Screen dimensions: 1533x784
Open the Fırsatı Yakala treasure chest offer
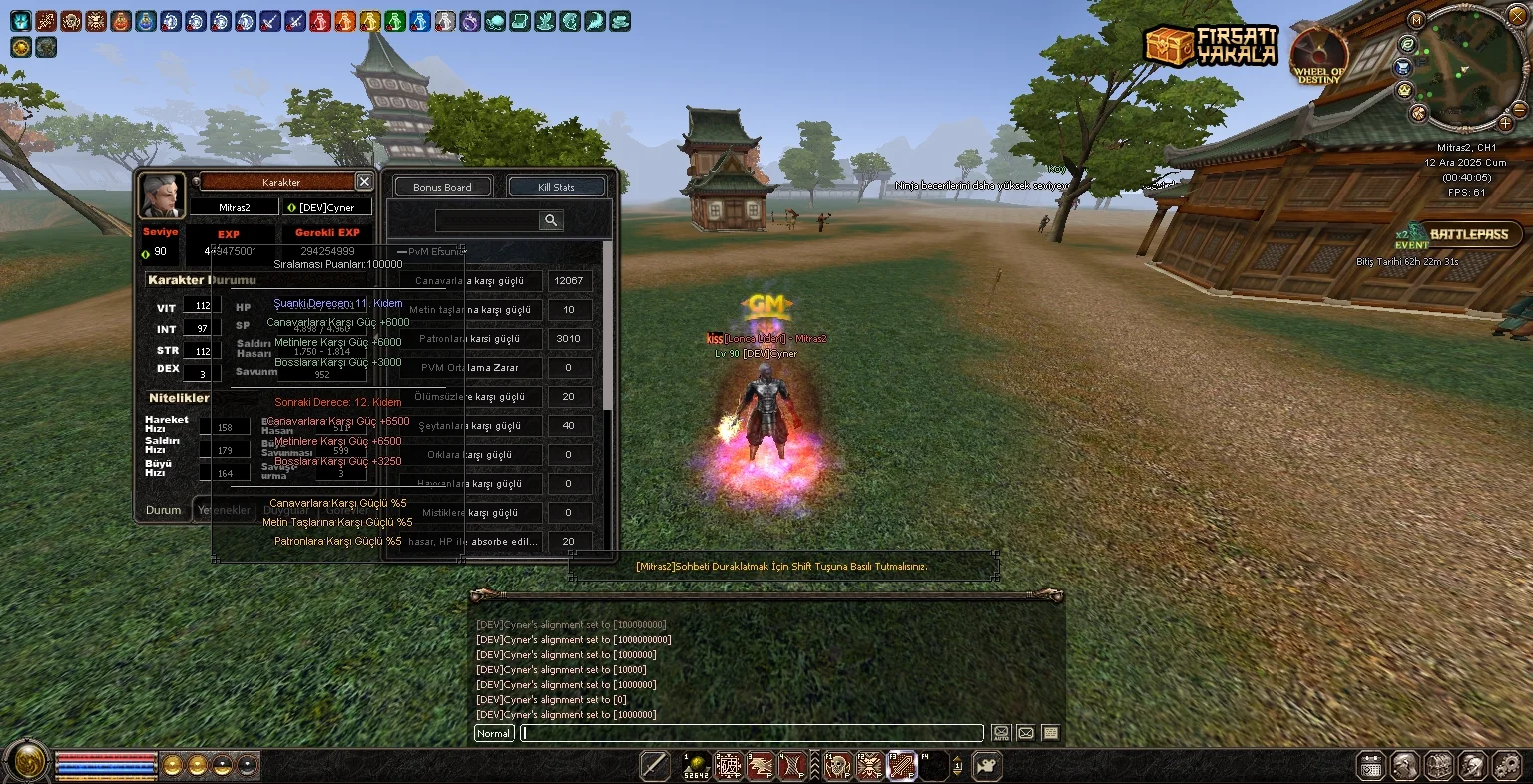(1211, 45)
